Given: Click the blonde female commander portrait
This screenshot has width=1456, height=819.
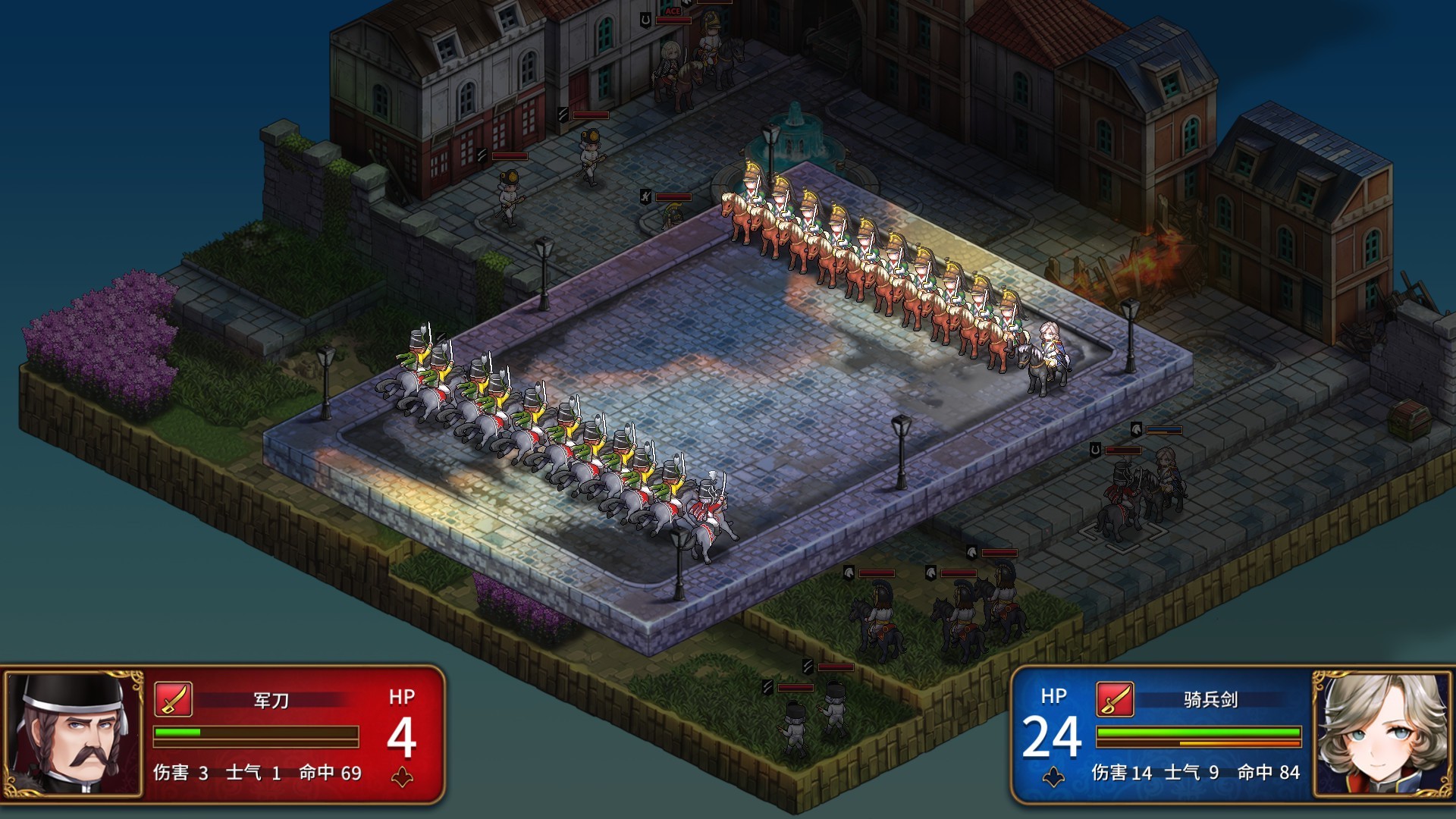Looking at the screenshot, I should (1381, 733).
